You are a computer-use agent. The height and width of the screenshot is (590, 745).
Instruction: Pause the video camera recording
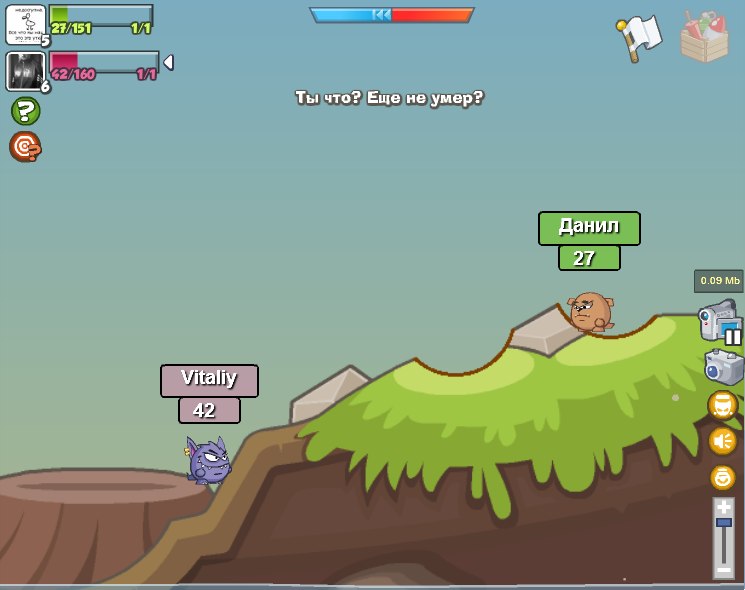pos(733,337)
